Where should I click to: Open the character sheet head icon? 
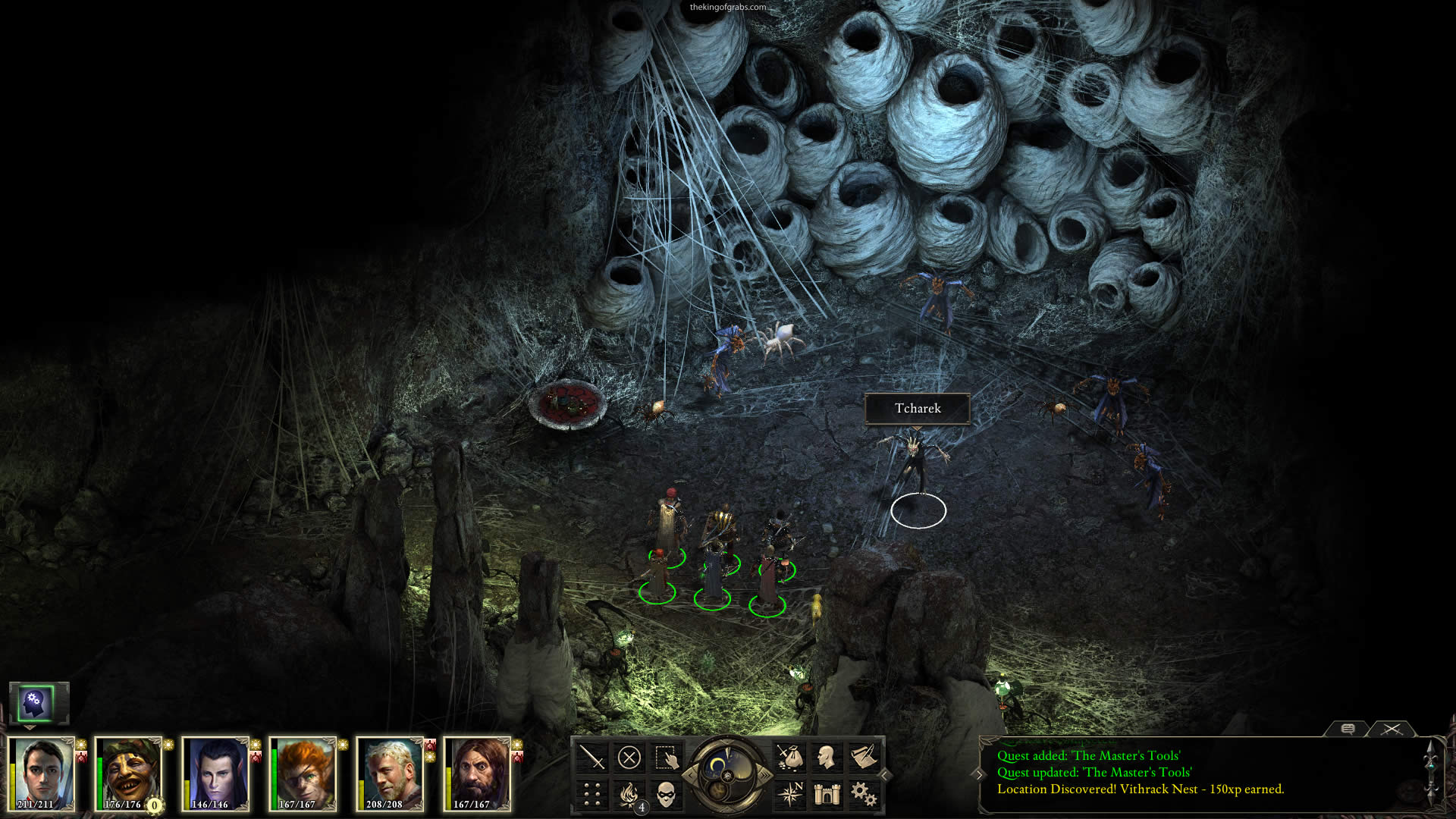[x=826, y=757]
